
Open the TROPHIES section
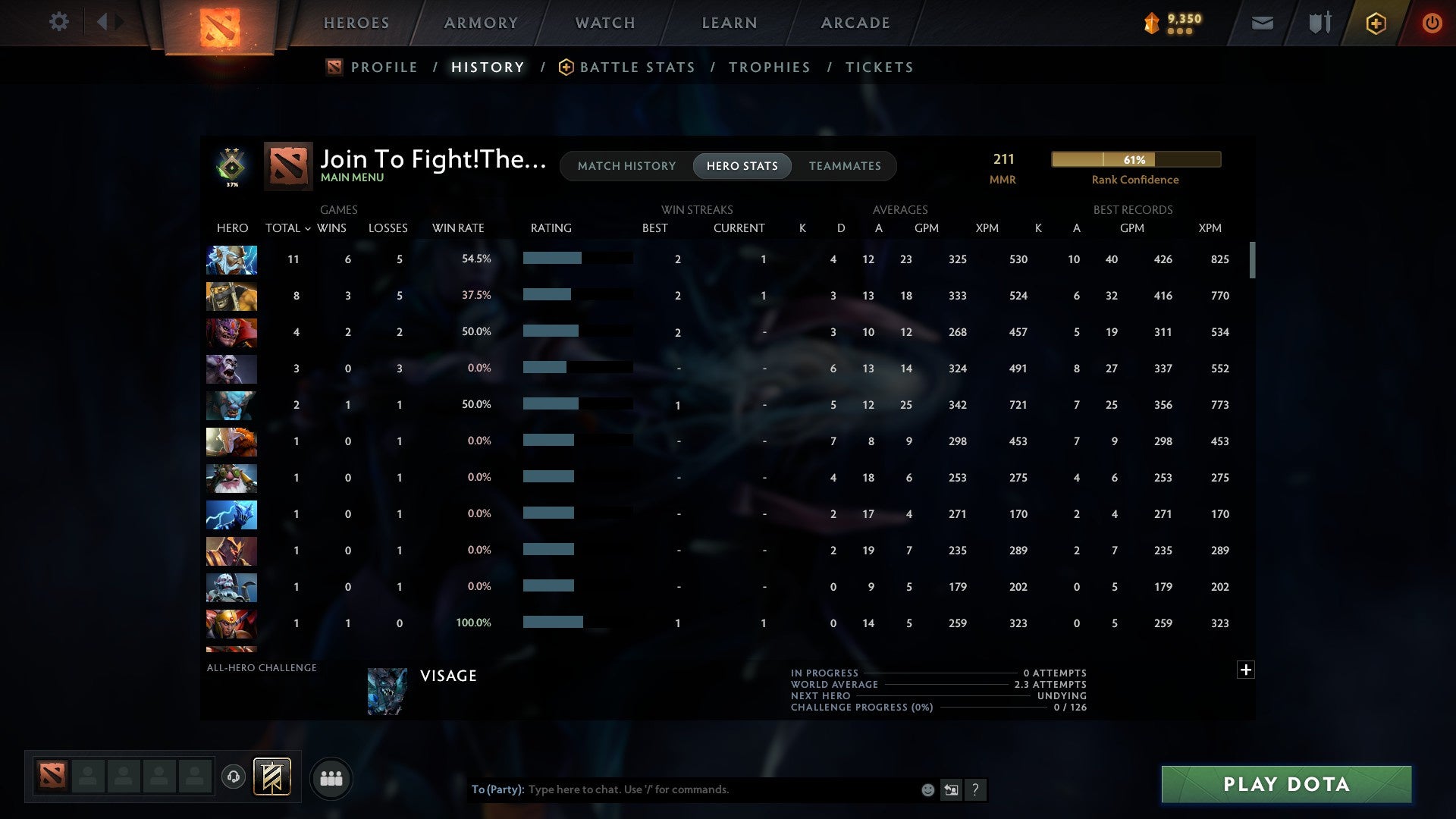point(769,67)
